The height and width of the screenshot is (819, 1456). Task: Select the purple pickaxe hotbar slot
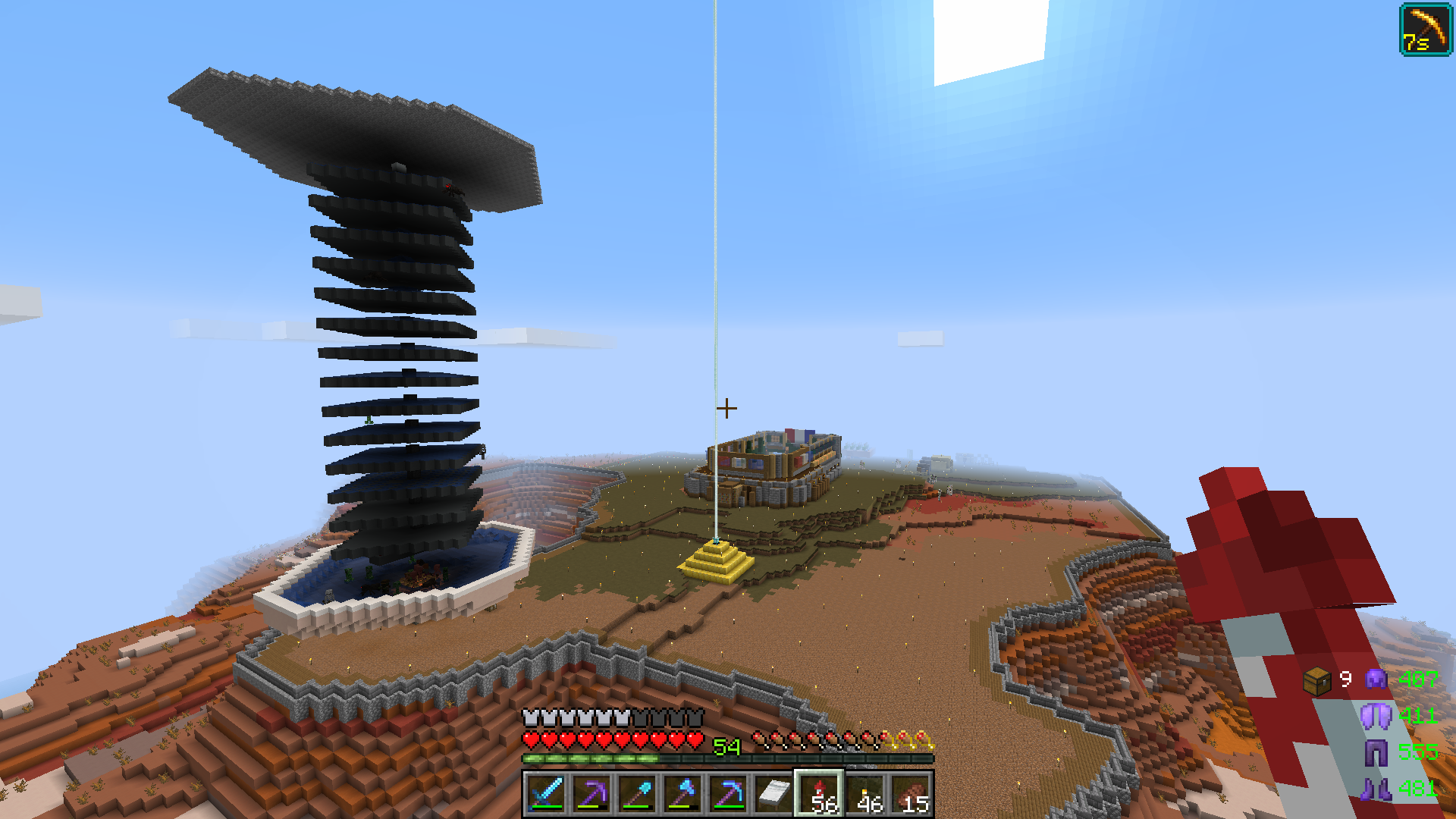click(591, 793)
